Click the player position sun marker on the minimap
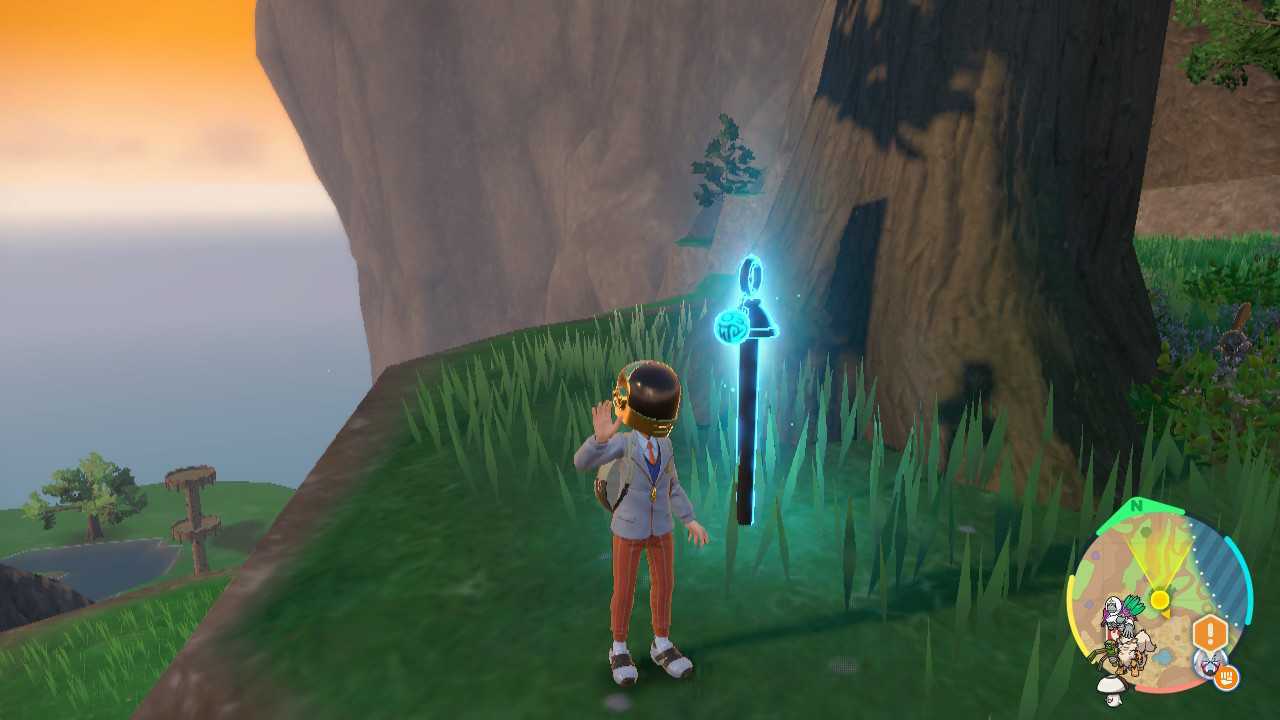This screenshot has height=720, width=1280. pos(1158,599)
